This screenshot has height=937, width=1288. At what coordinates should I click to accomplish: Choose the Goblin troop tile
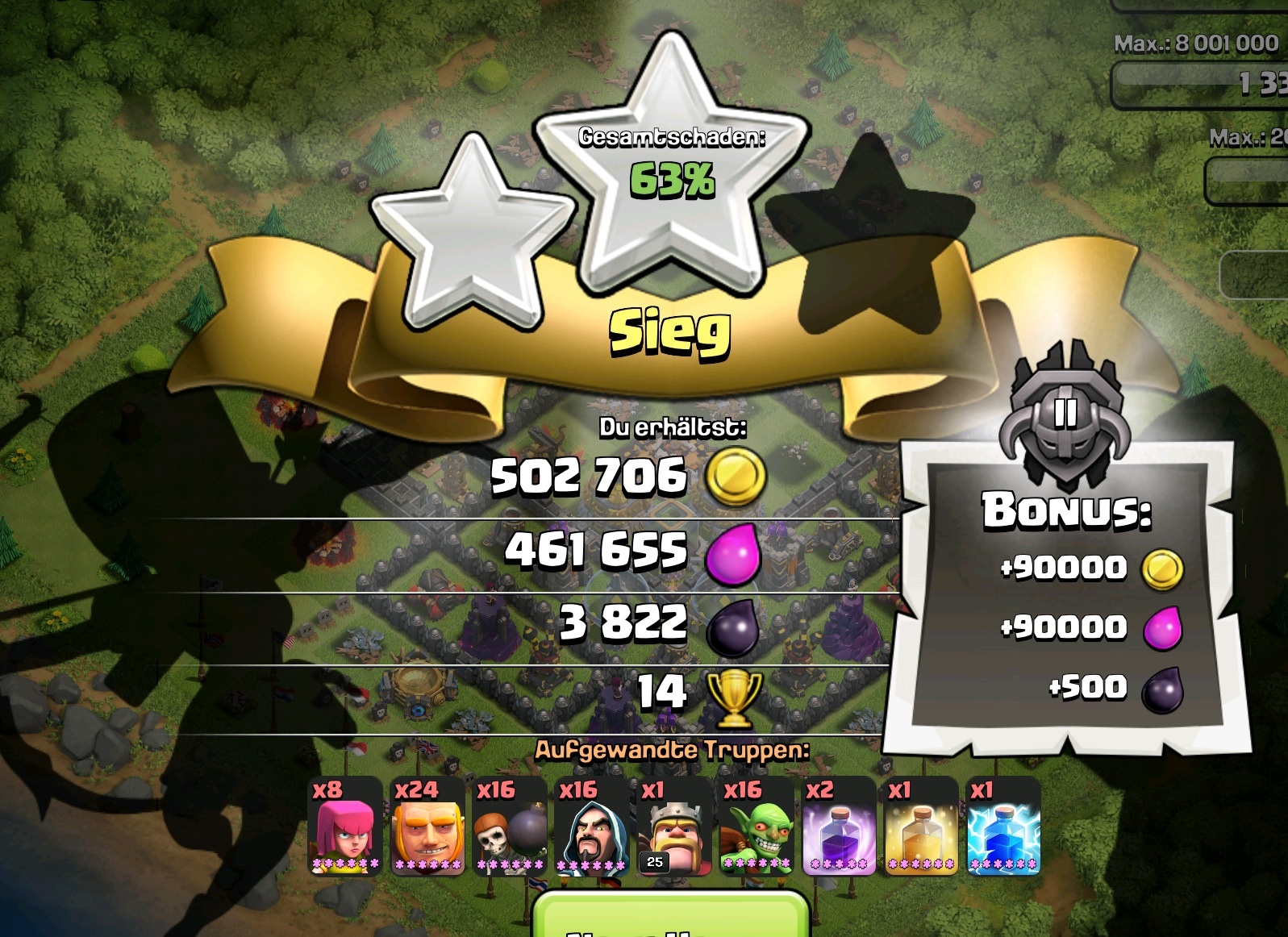pyautogui.click(x=757, y=827)
